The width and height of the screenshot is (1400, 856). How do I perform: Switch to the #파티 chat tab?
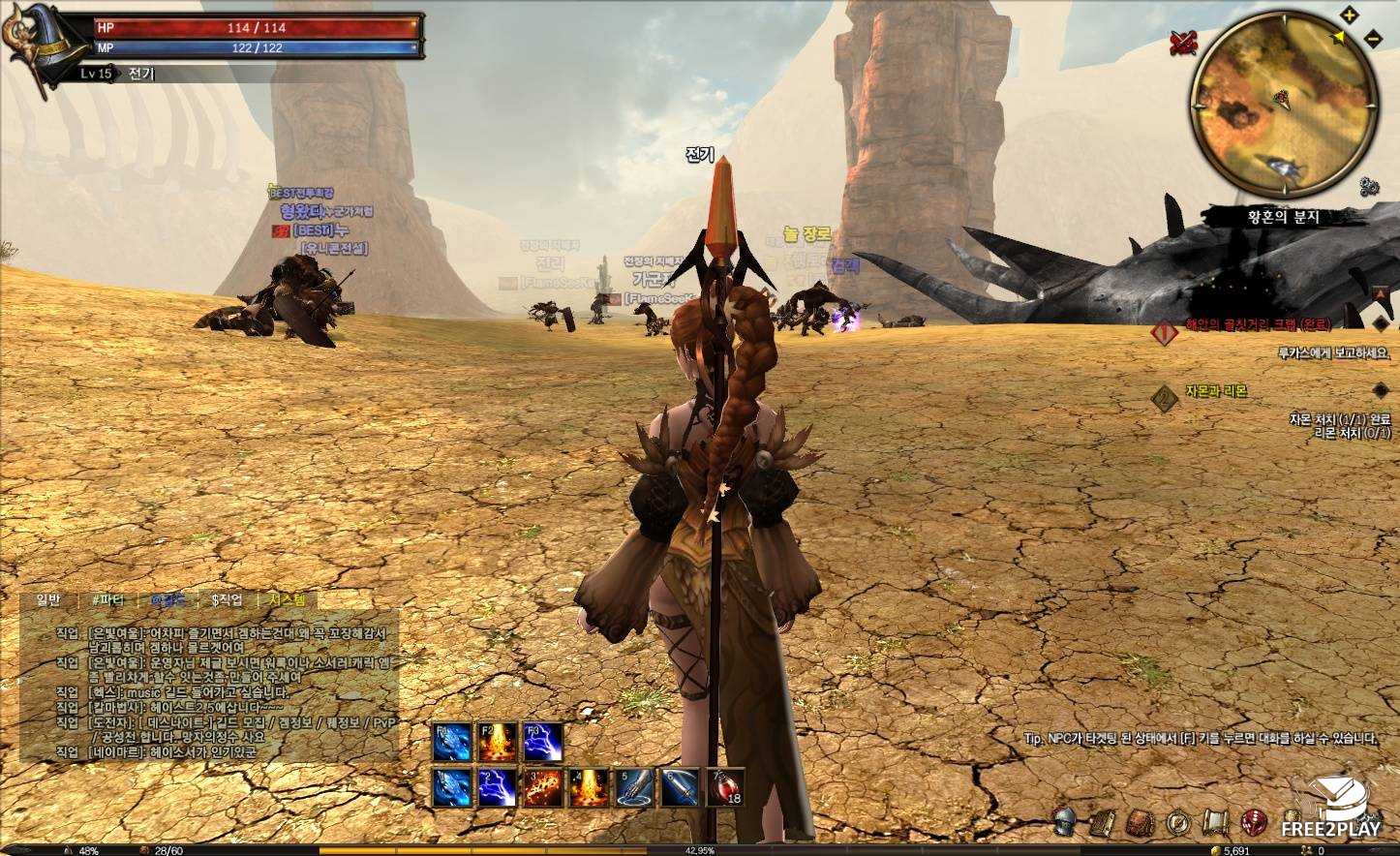click(107, 600)
